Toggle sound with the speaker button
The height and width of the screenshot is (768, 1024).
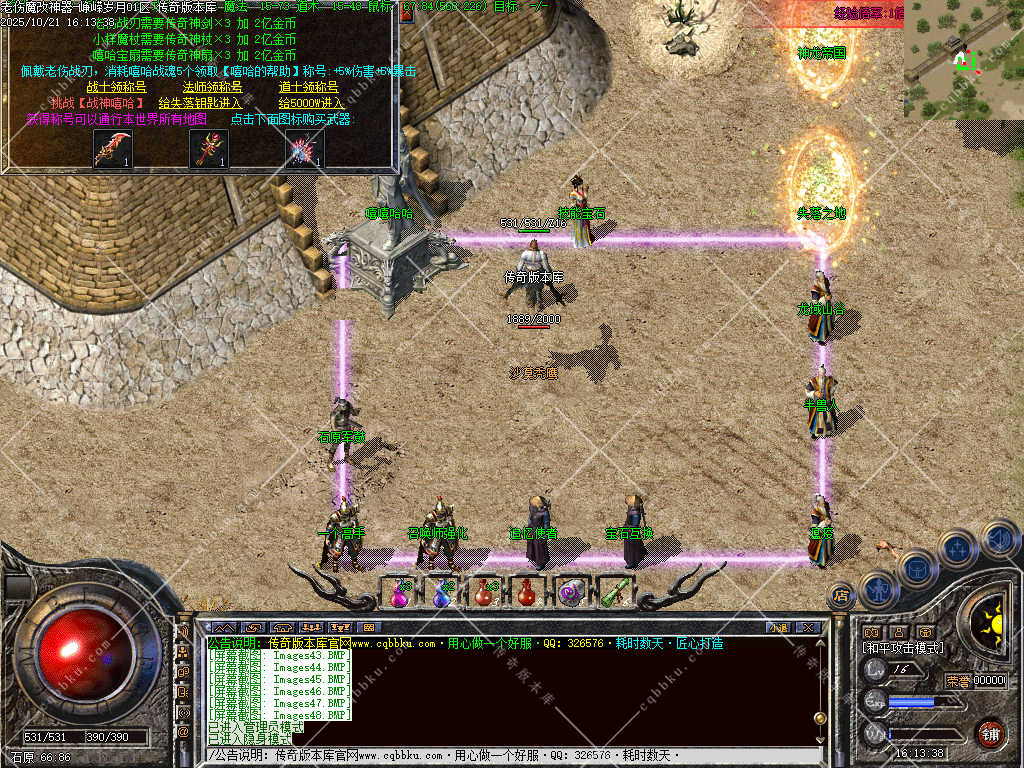(999, 540)
